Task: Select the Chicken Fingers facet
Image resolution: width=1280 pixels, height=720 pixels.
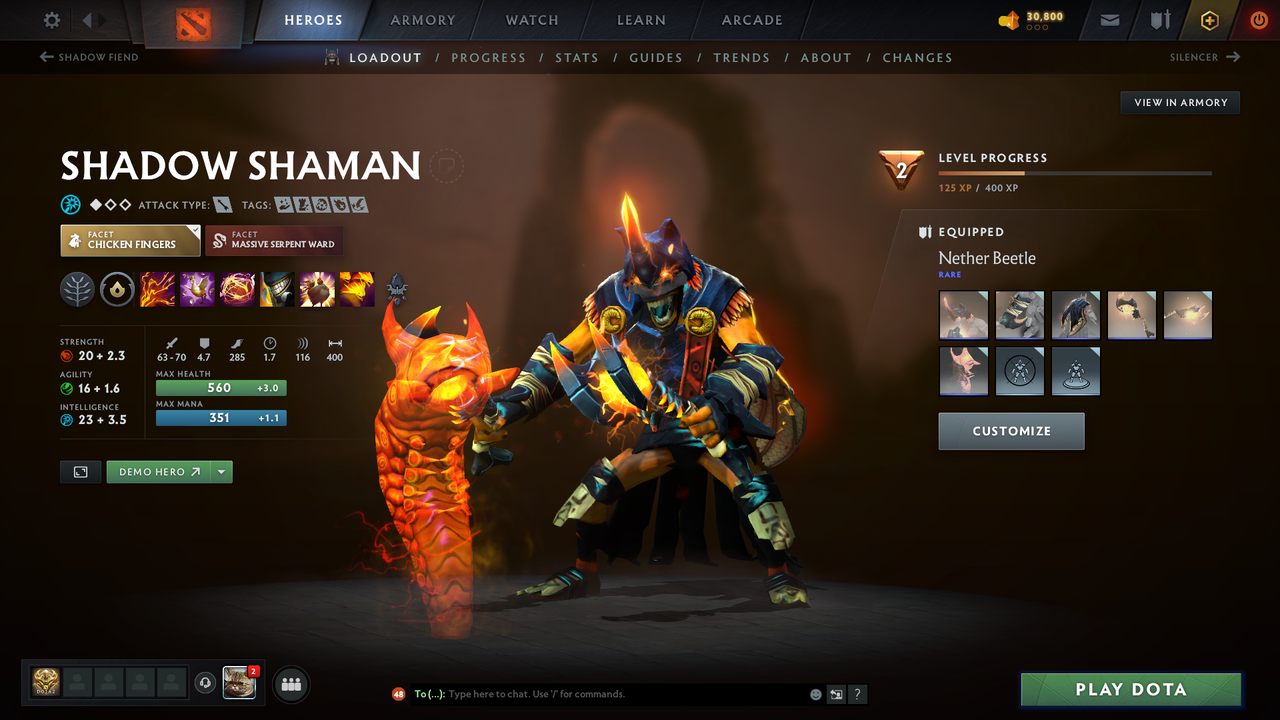Action: [x=129, y=240]
